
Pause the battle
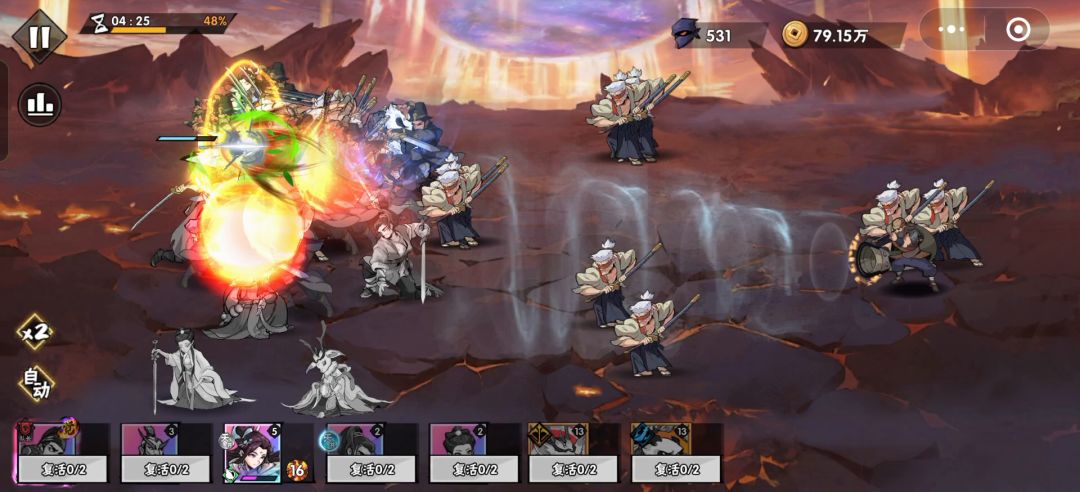[x=39, y=37]
